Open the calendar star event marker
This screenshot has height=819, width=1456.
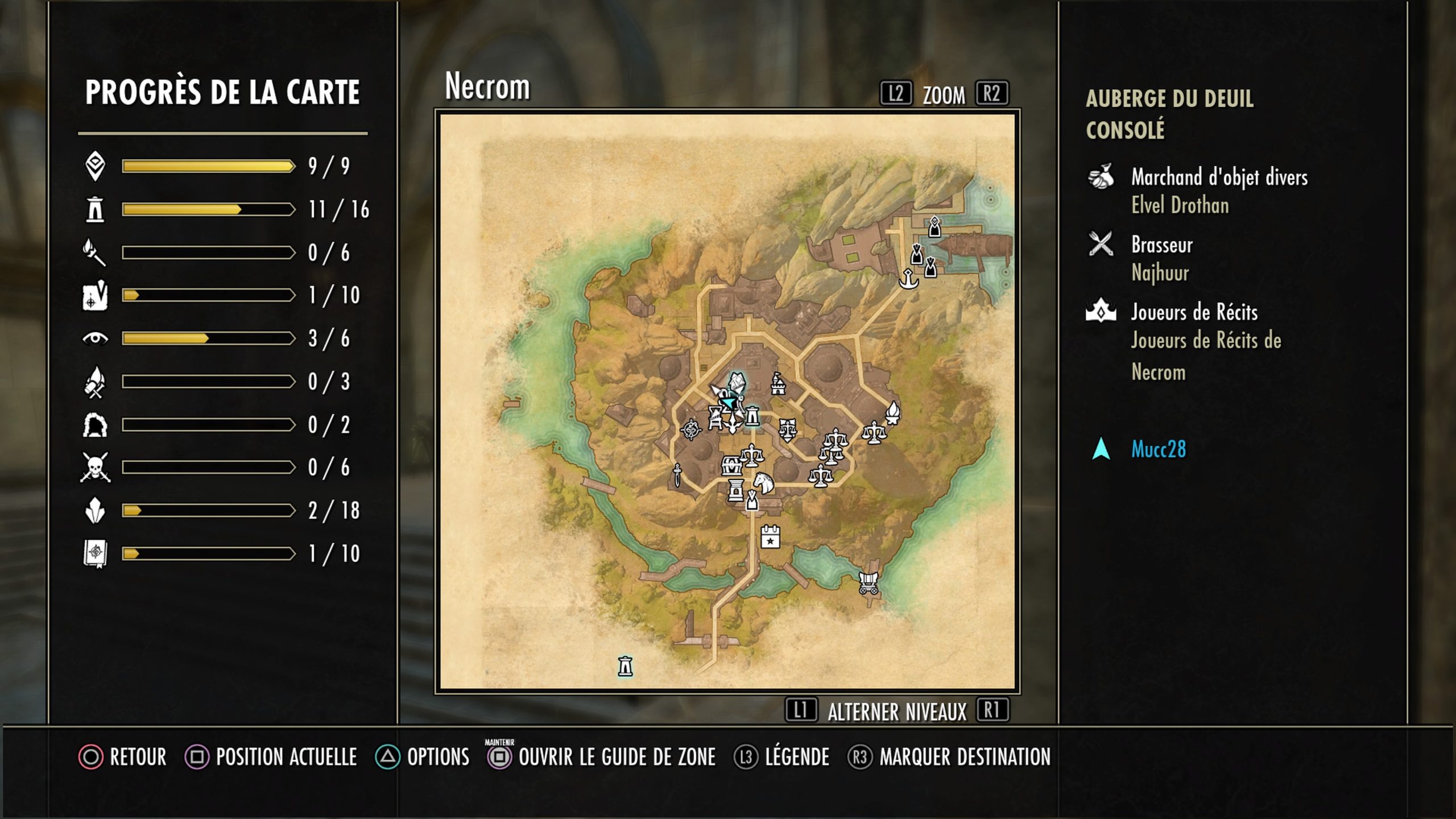coord(770,536)
